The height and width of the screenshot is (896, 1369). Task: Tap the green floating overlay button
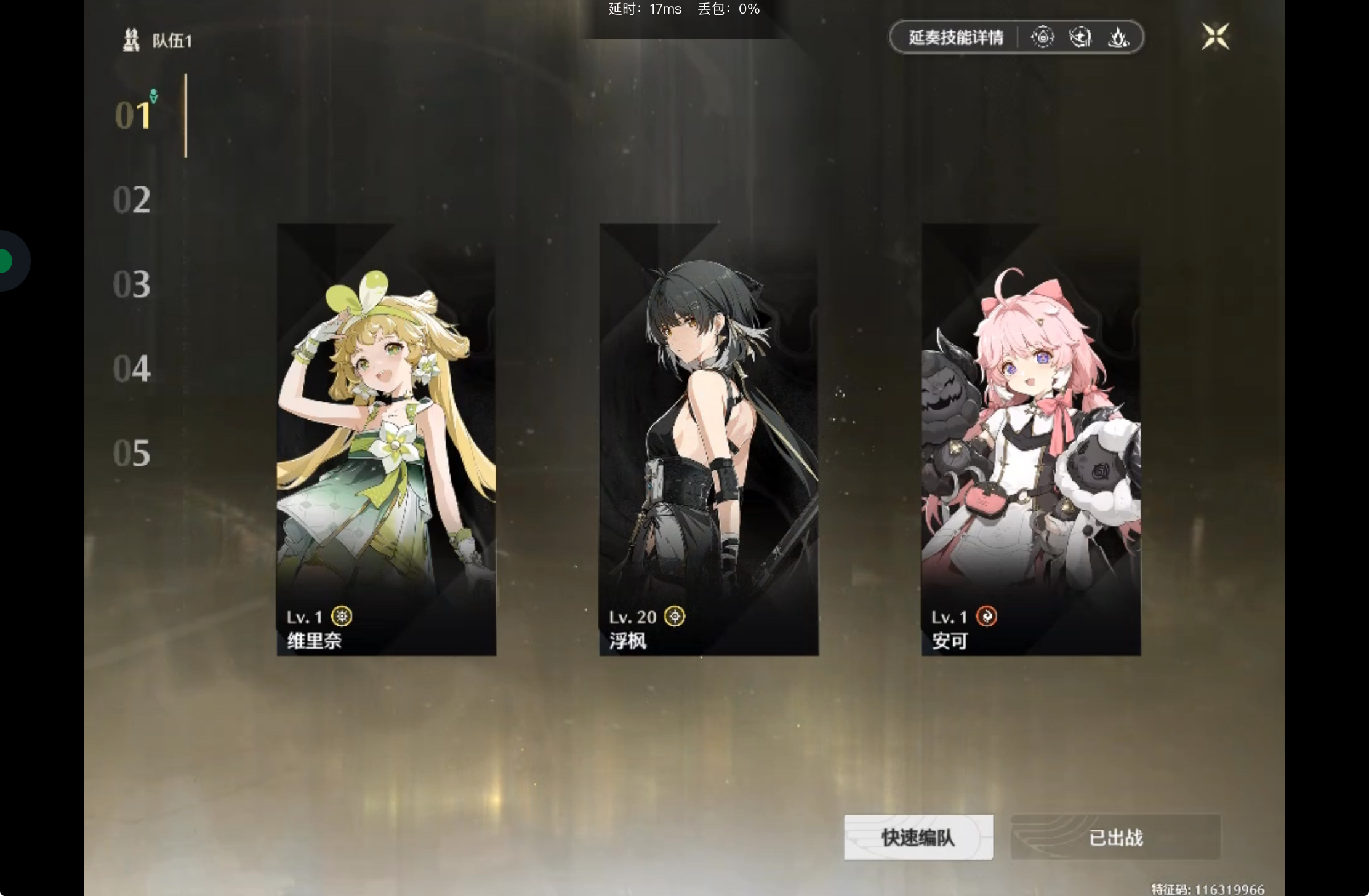6,261
